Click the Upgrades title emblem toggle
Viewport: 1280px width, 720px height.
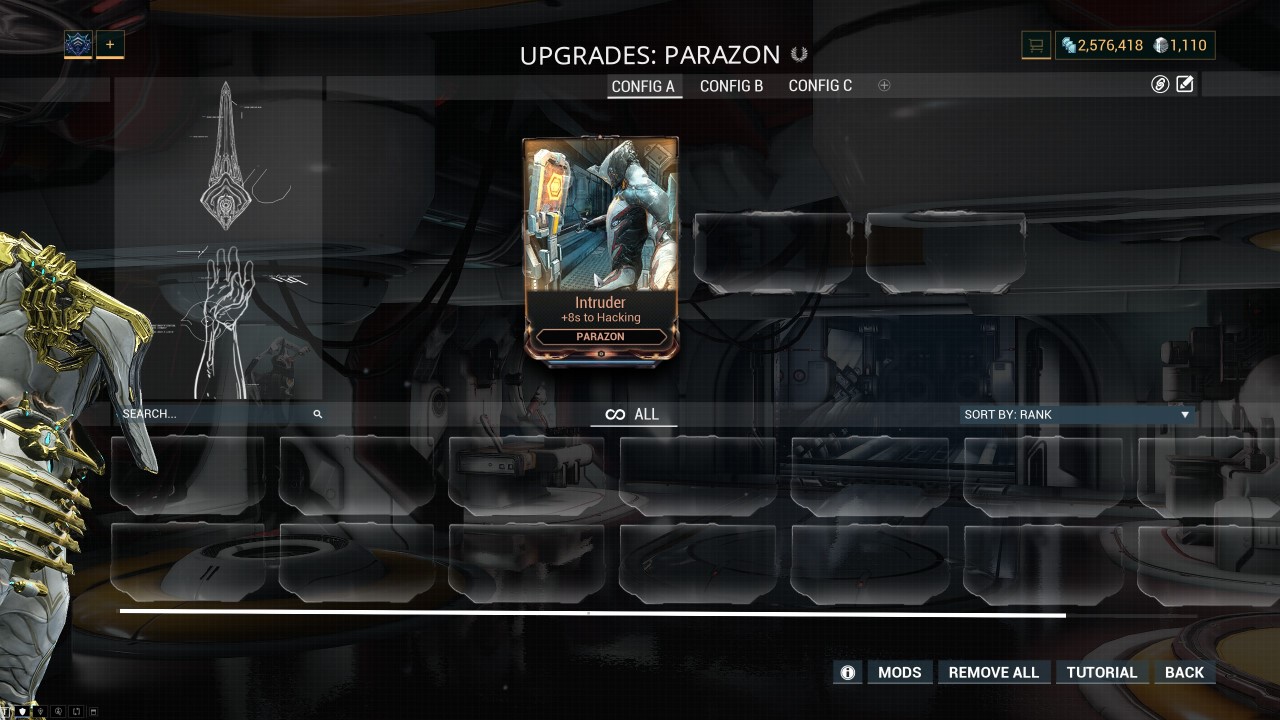click(x=800, y=55)
